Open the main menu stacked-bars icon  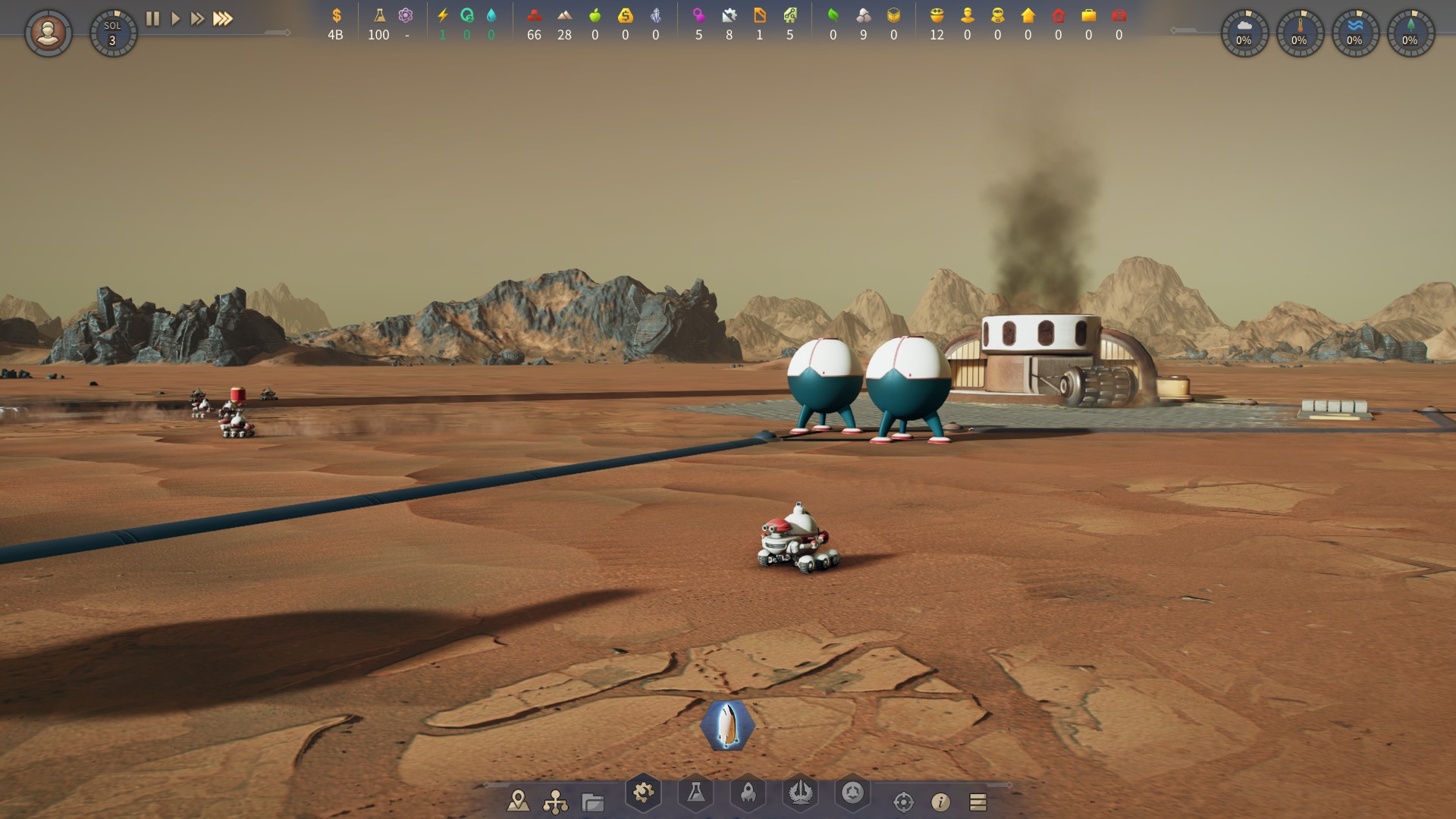[977, 802]
